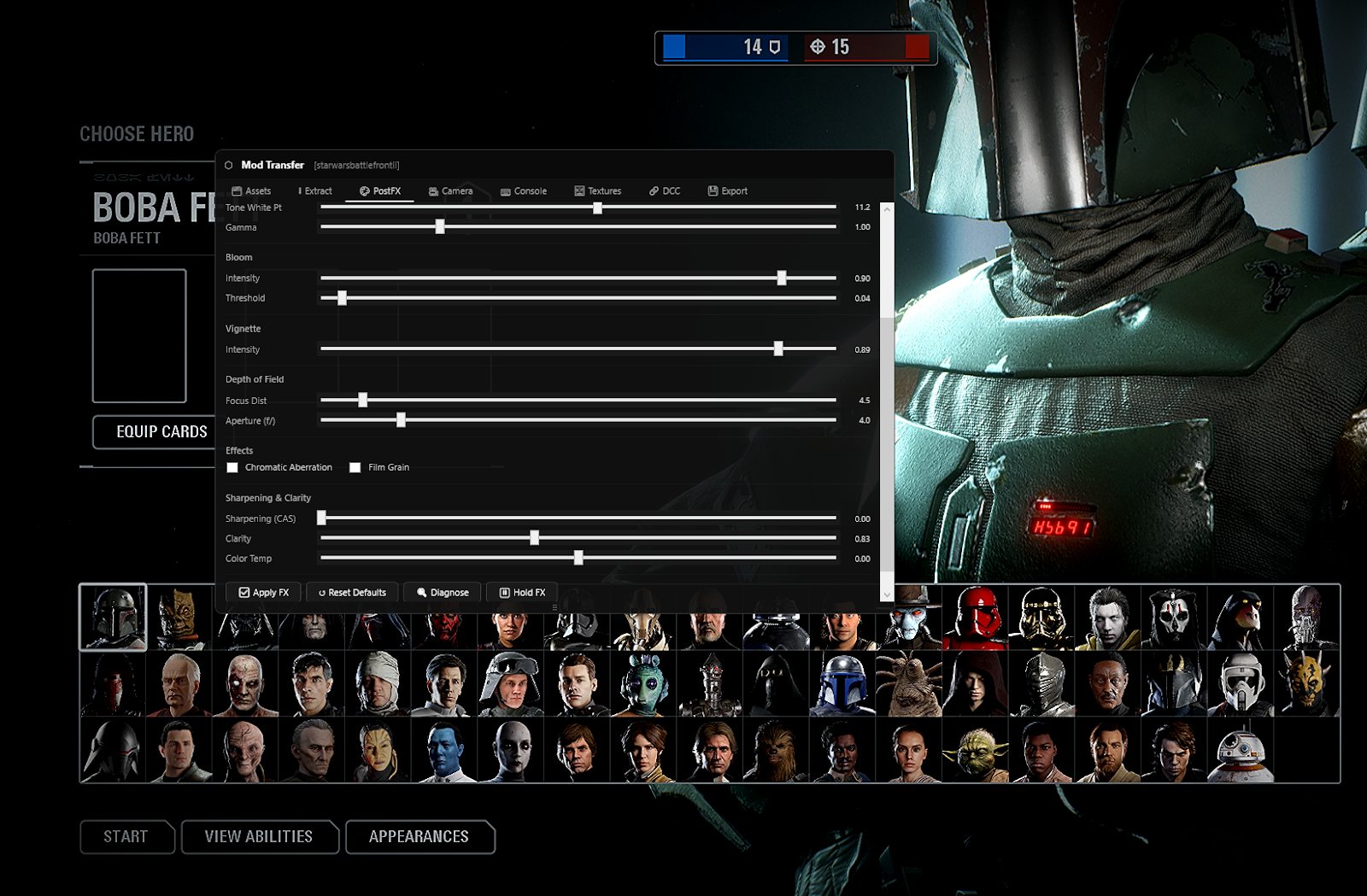
Task: Switch to the Camera tab
Action: 453,191
